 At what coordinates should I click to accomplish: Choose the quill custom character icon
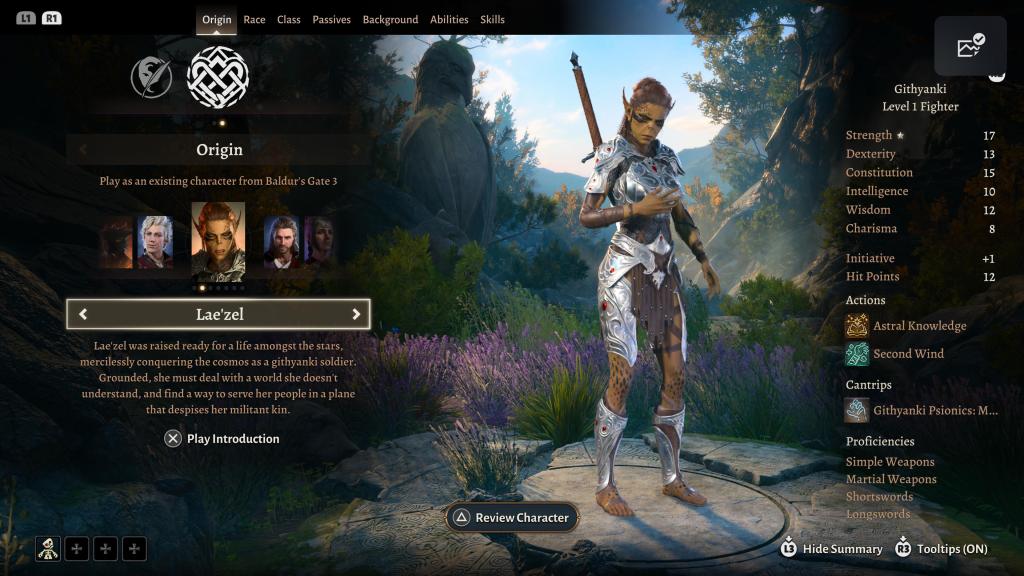151,77
